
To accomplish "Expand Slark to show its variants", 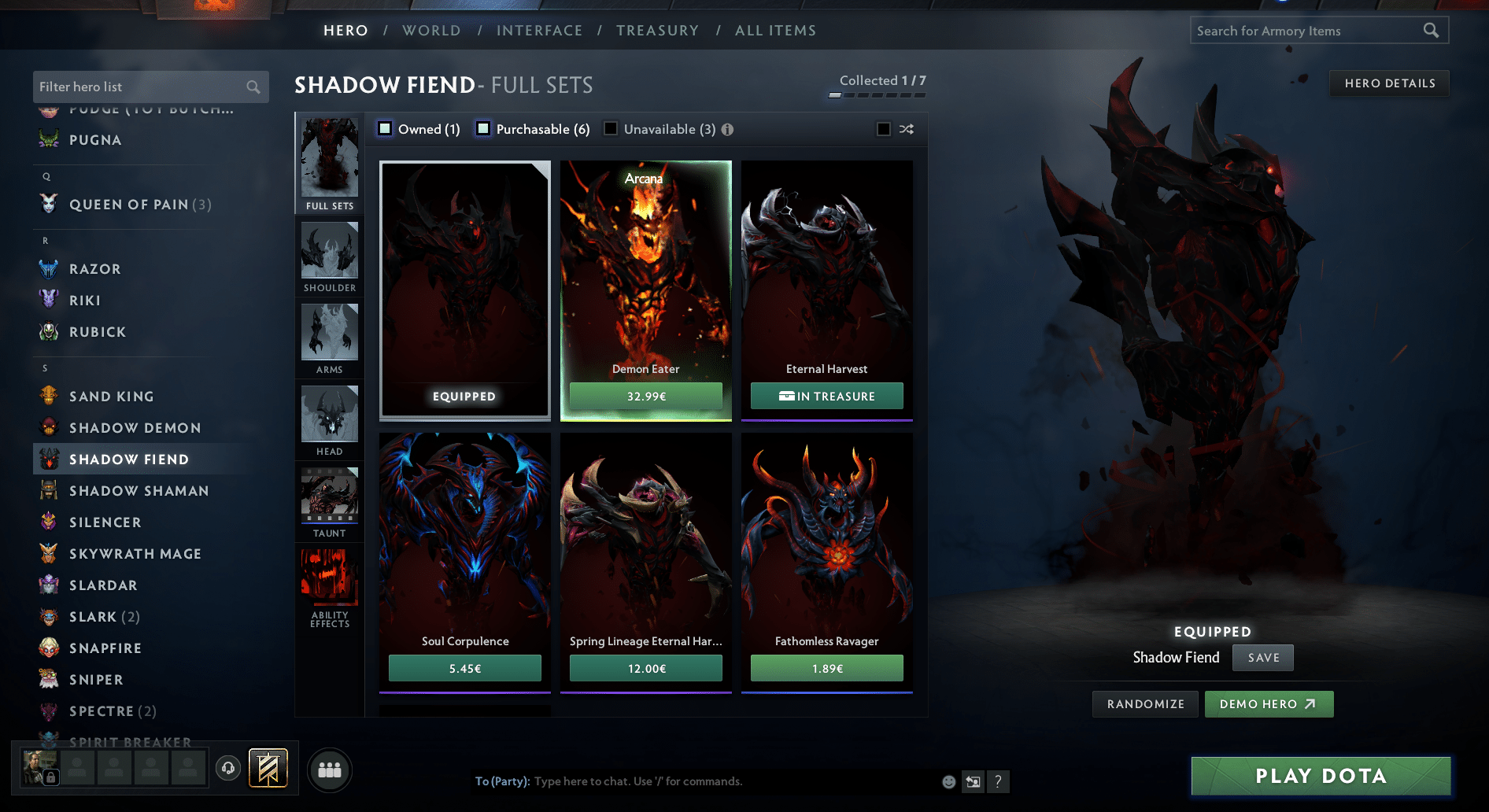I will [x=103, y=616].
